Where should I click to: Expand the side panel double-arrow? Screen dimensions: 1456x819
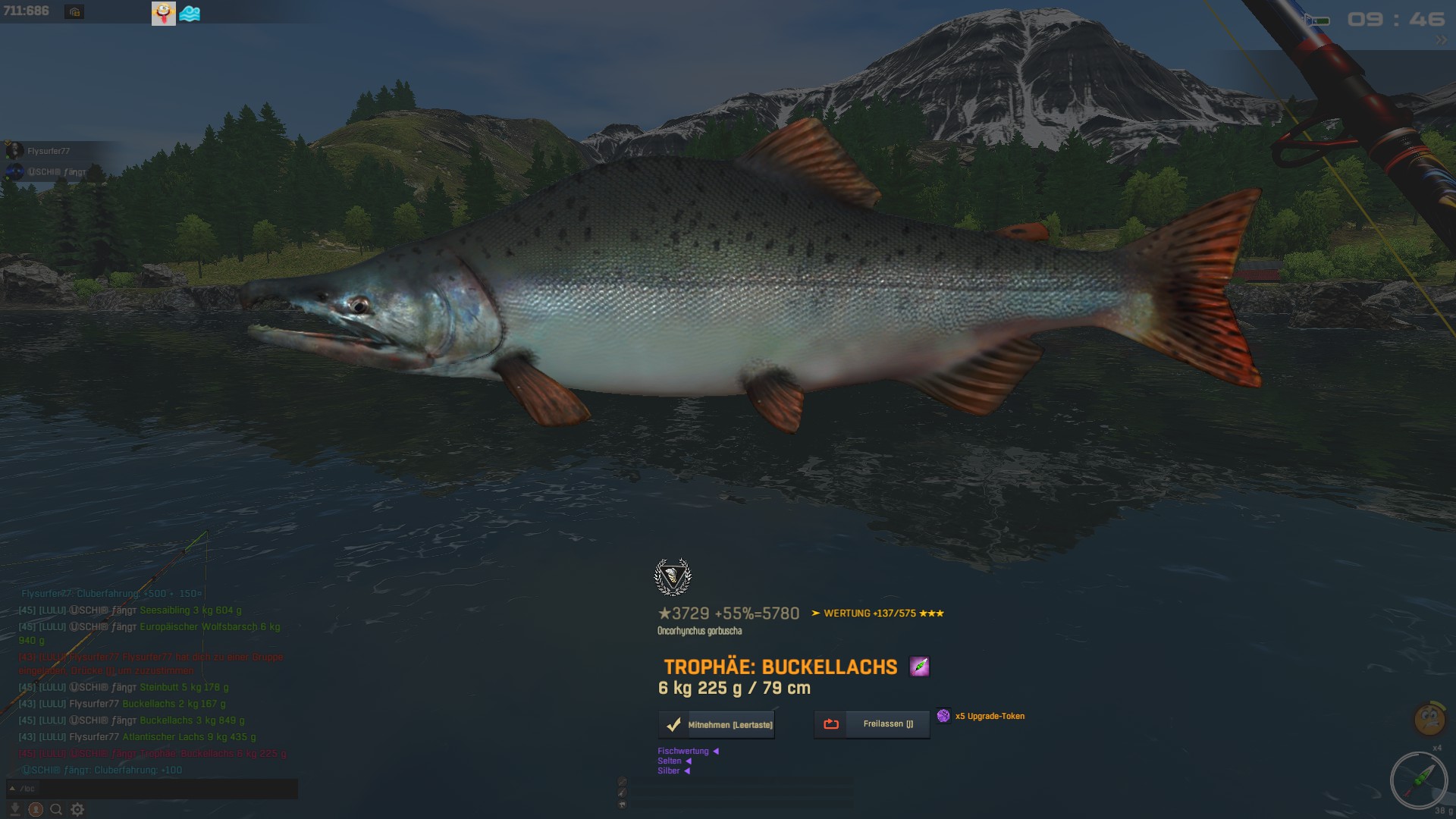tap(1440, 40)
